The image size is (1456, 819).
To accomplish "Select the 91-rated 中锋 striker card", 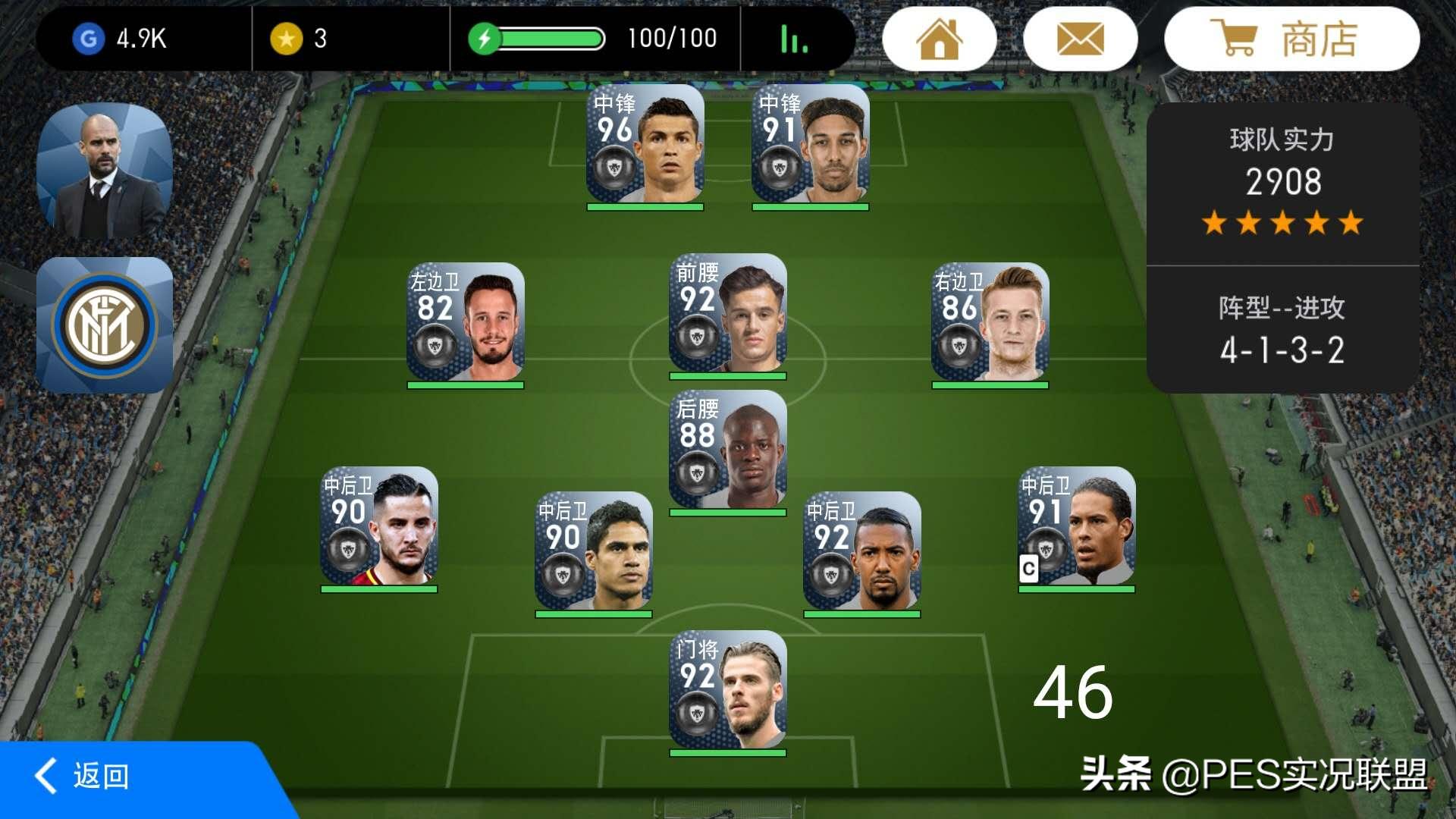I will (810, 144).
